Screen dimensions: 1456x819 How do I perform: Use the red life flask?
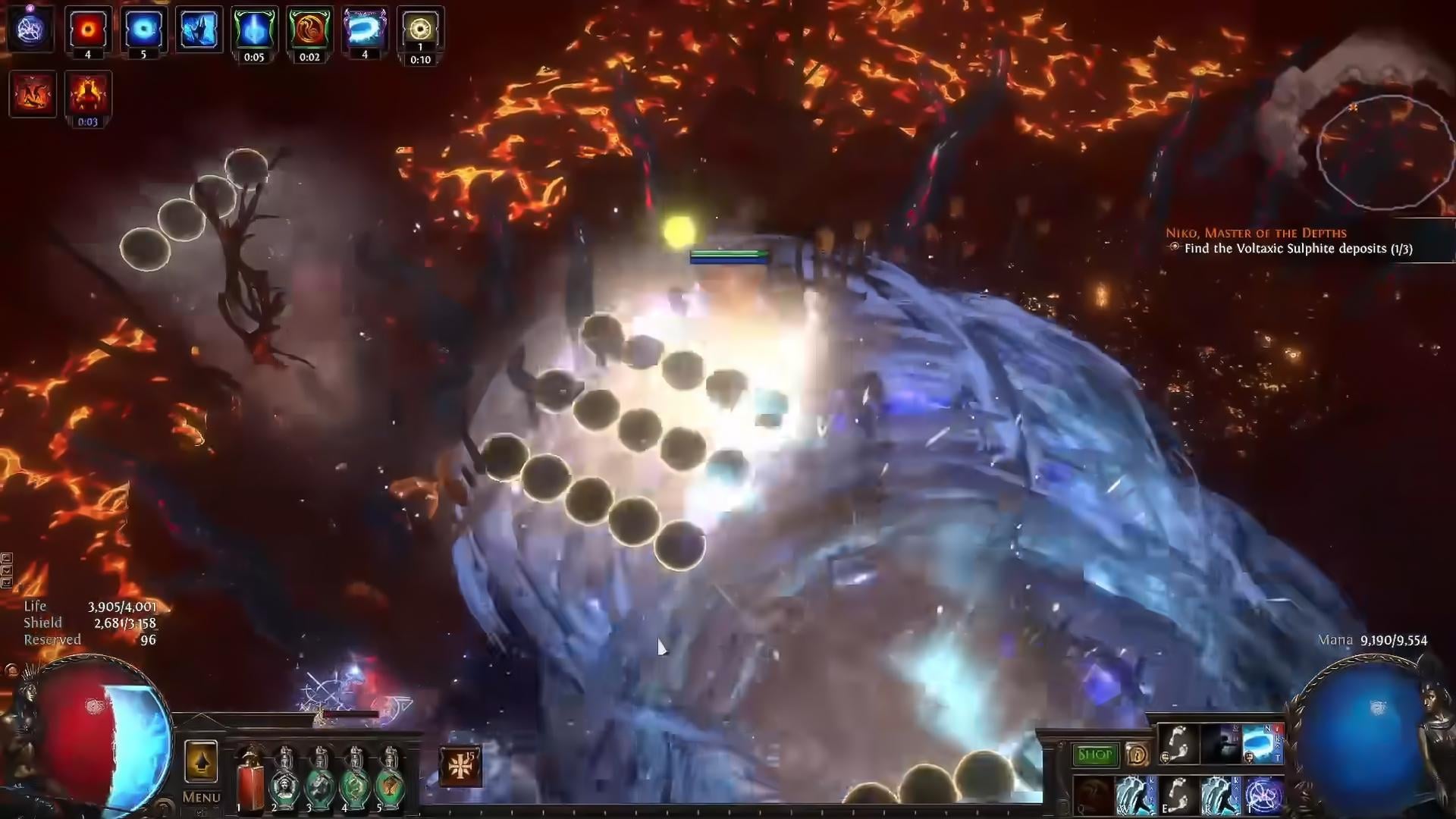tap(249, 781)
